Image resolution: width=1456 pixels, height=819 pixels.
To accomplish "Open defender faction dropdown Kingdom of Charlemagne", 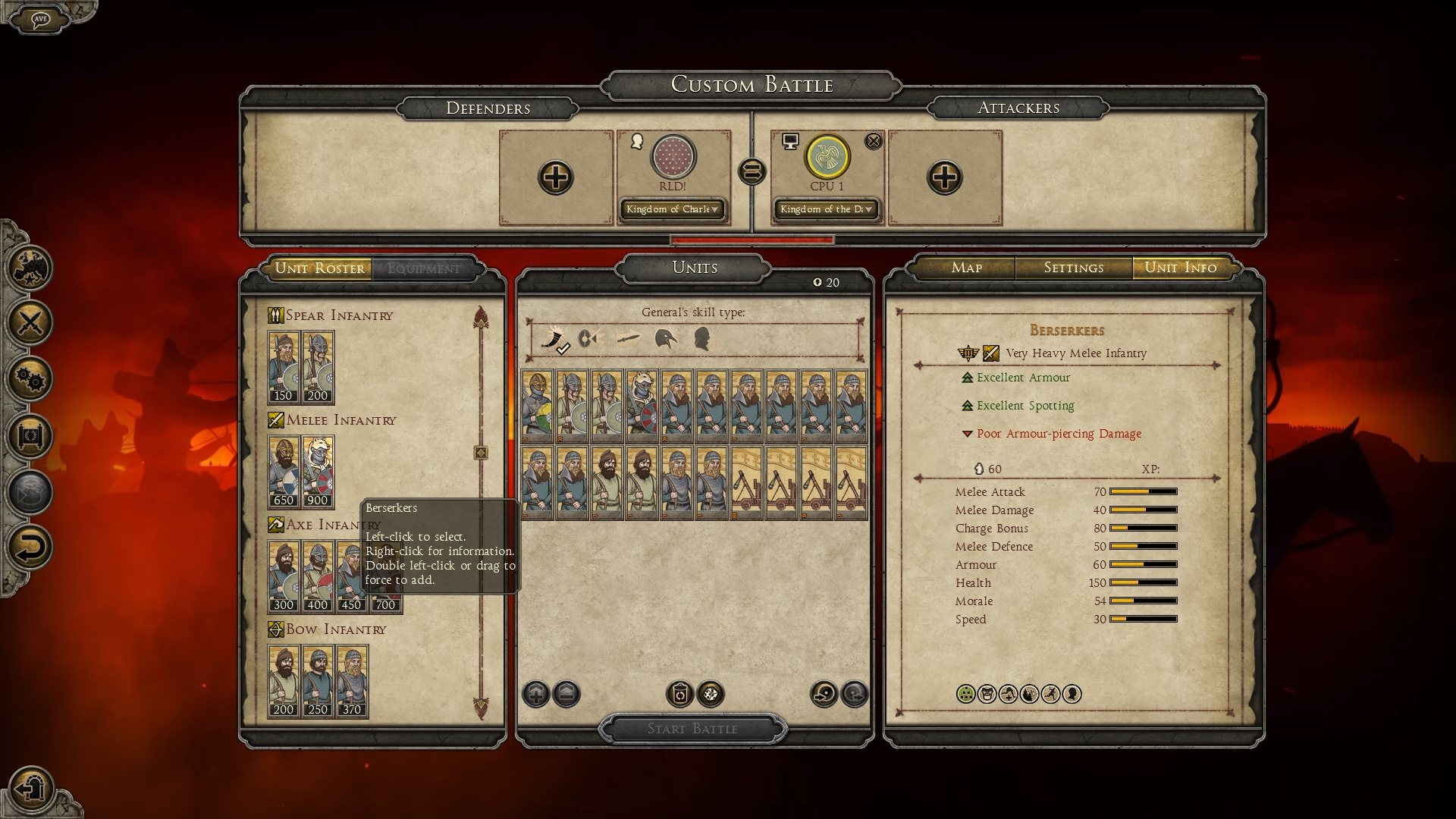I will (672, 209).
